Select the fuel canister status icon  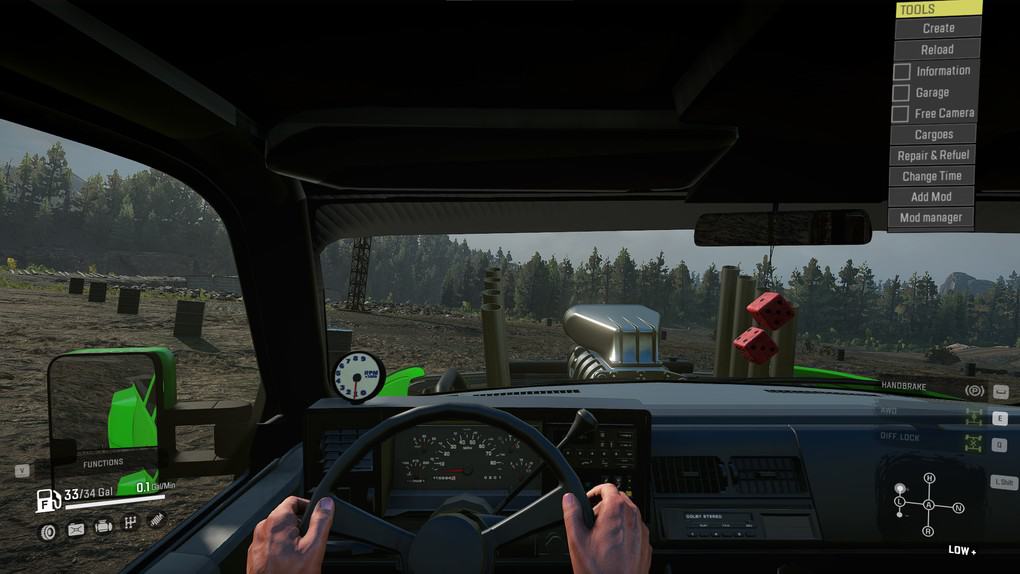(76, 530)
